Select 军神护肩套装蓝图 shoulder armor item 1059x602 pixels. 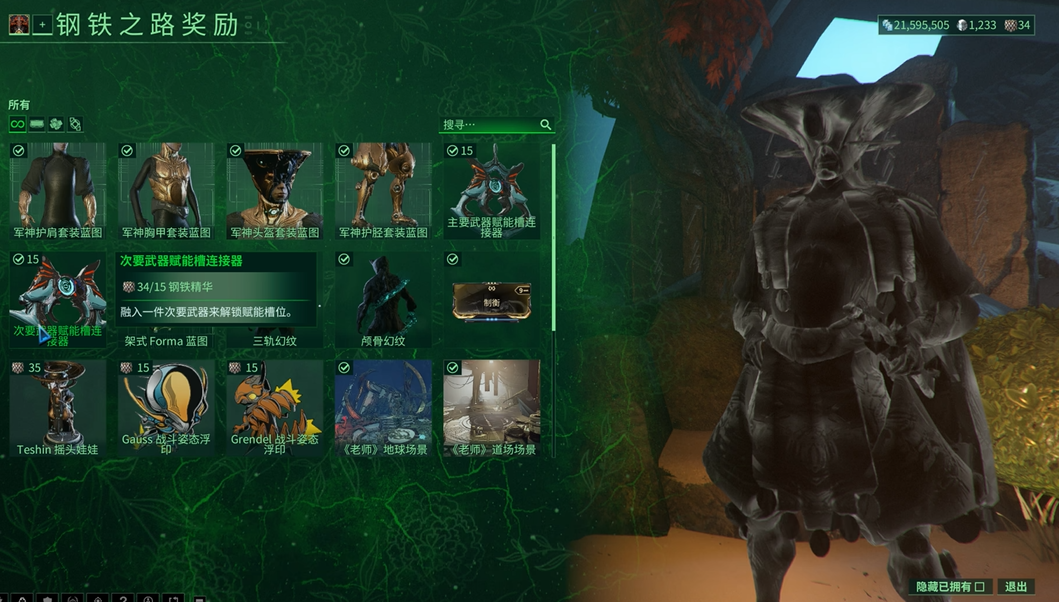(58, 190)
